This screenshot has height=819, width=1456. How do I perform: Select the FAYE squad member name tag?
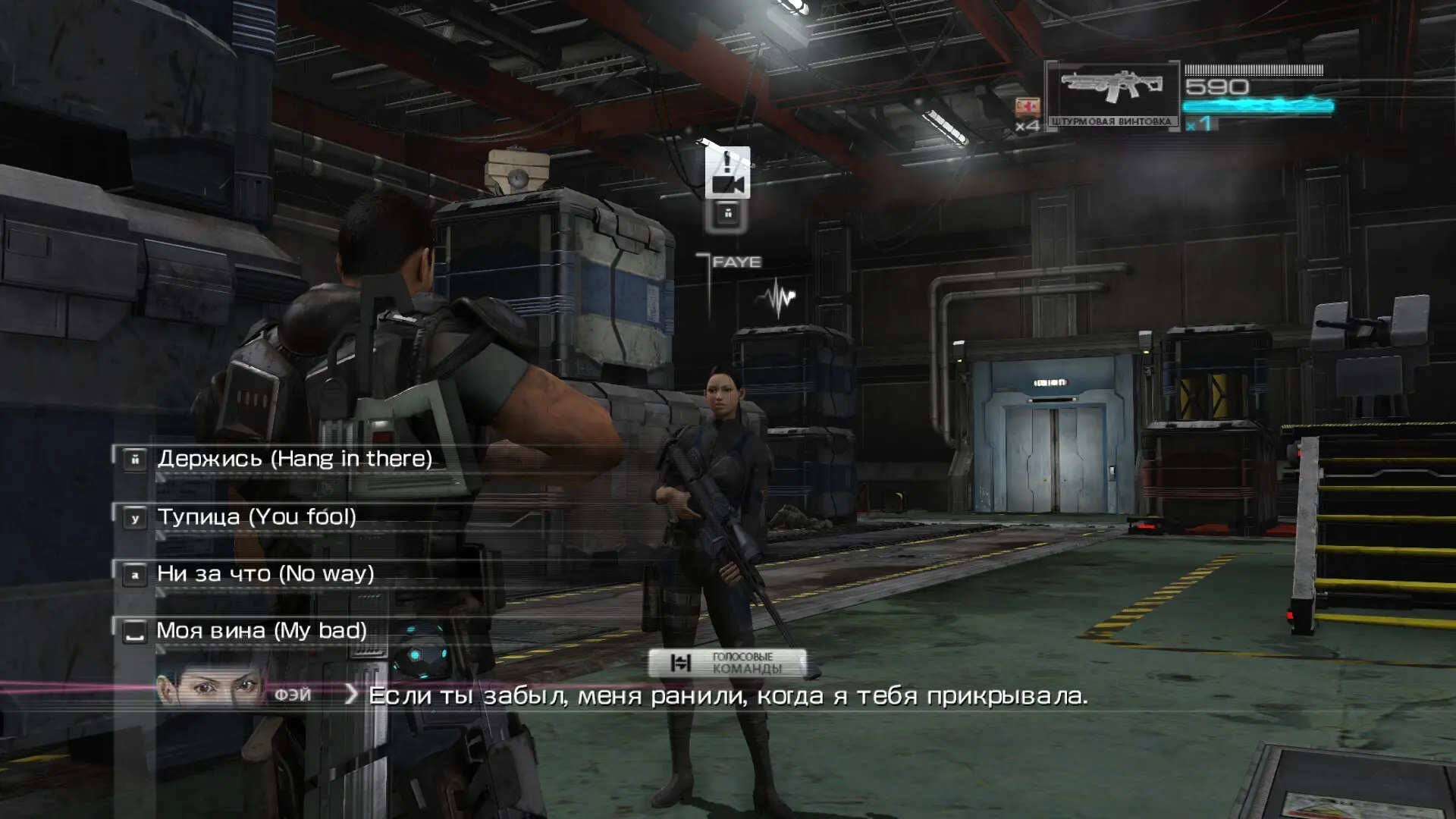(736, 262)
